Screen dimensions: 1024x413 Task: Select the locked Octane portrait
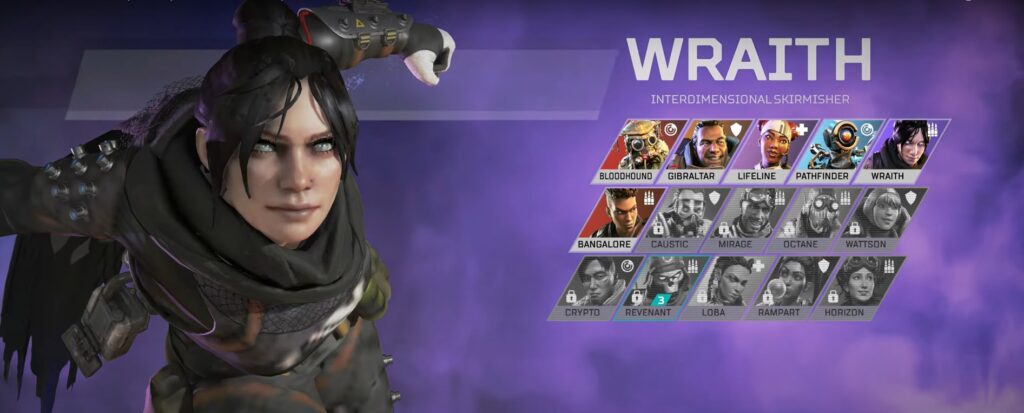[816, 218]
